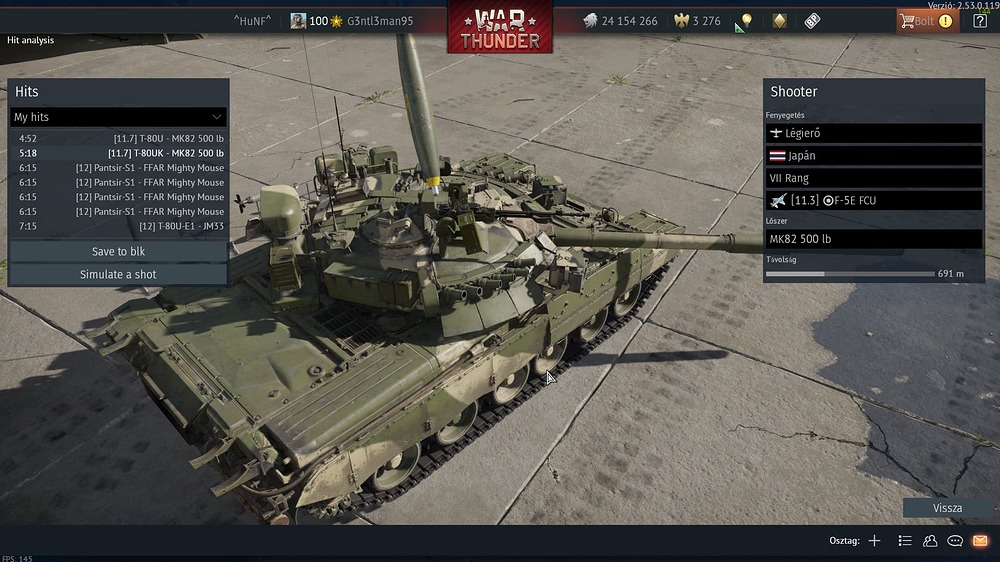This screenshot has width=1000, height=562.
Task: Adjust the Távolság distance slider
Action: tap(850, 274)
